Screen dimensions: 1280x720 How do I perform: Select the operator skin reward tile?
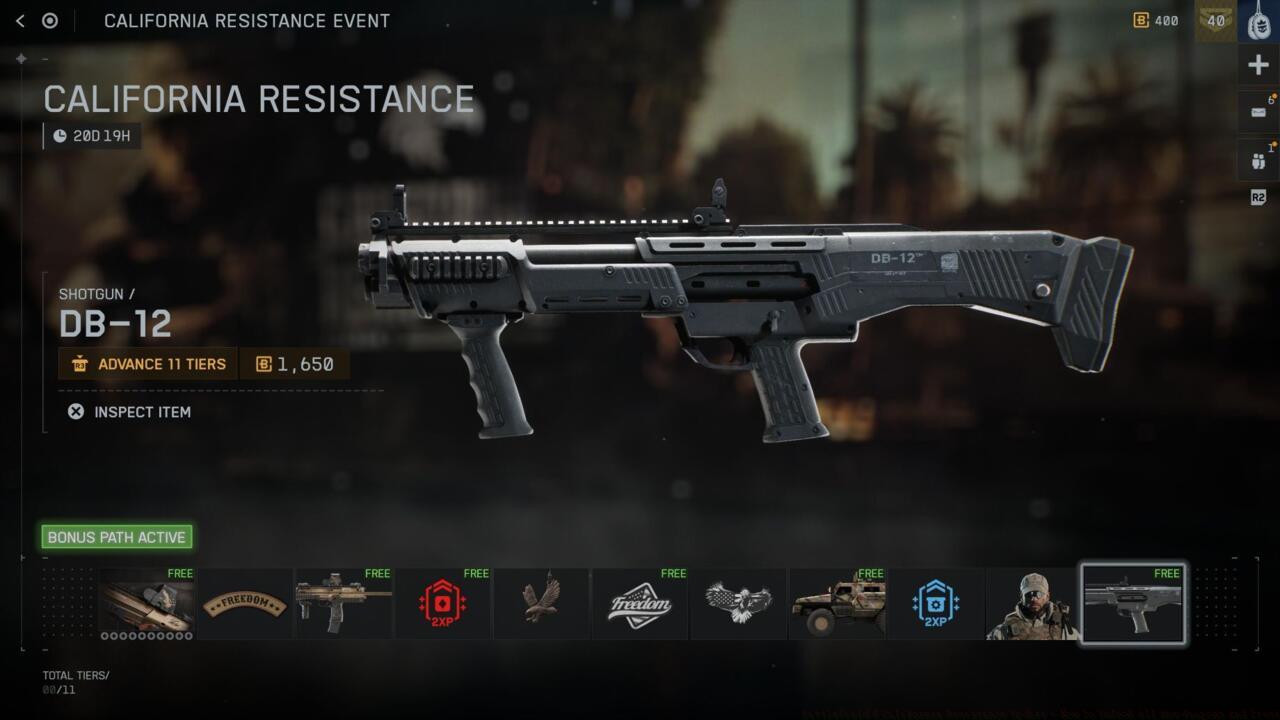[x=1033, y=603]
